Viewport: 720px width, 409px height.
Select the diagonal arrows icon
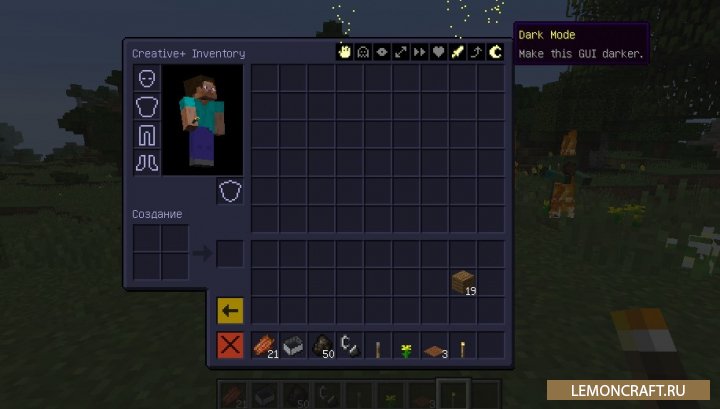pos(399,53)
